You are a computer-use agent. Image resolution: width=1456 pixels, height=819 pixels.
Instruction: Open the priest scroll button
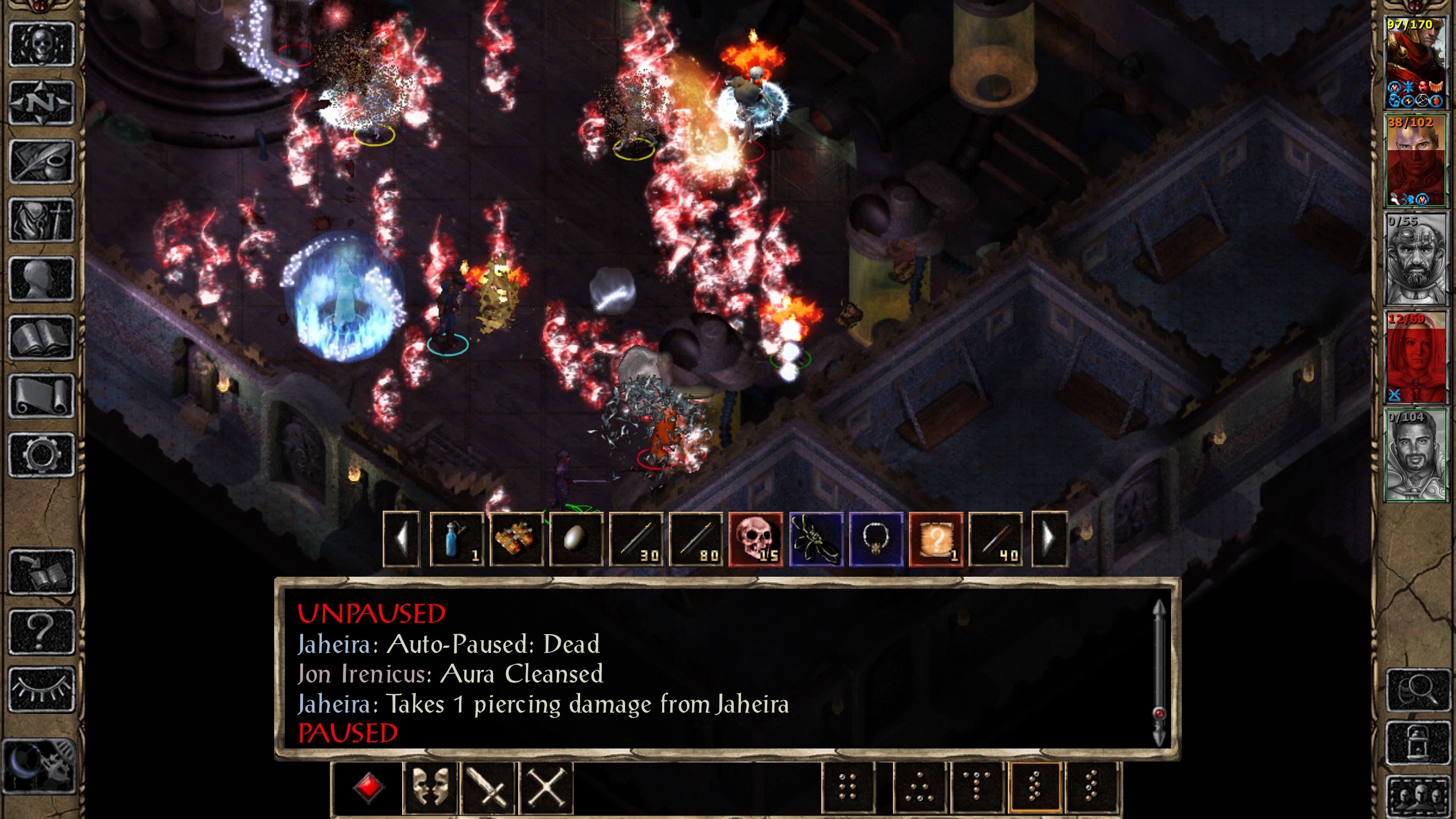pos(42,396)
